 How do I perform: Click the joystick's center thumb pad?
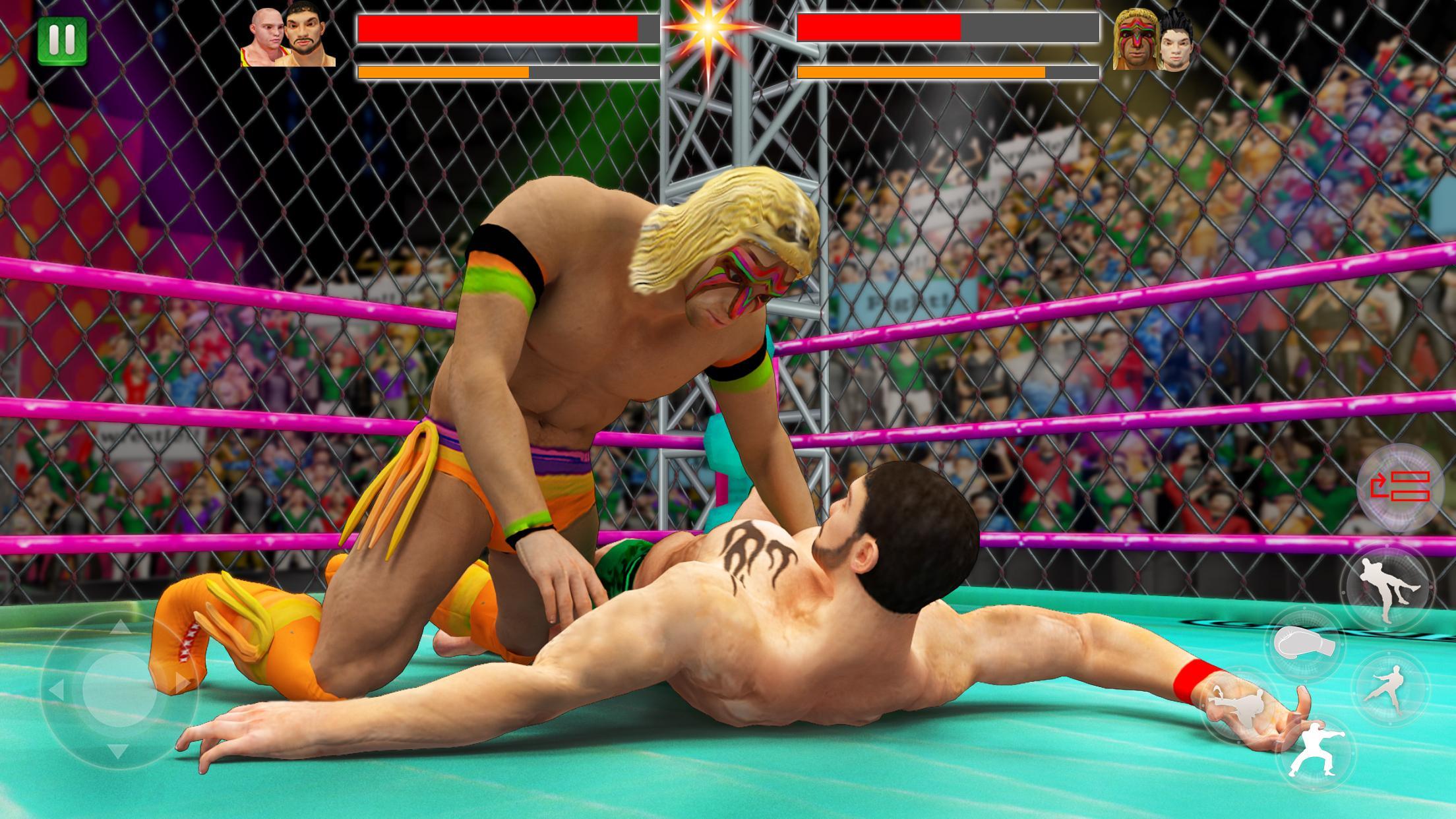119,688
